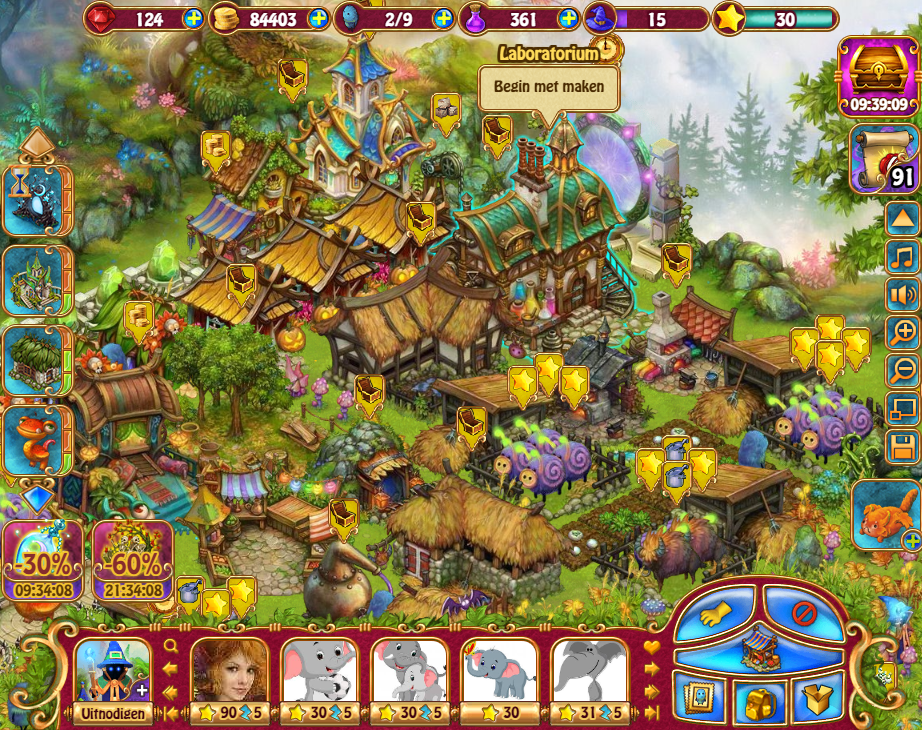The height and width of the screenshot is (730, 922).
Task: Open the market stall shop
Action: (x=763, y=648)
